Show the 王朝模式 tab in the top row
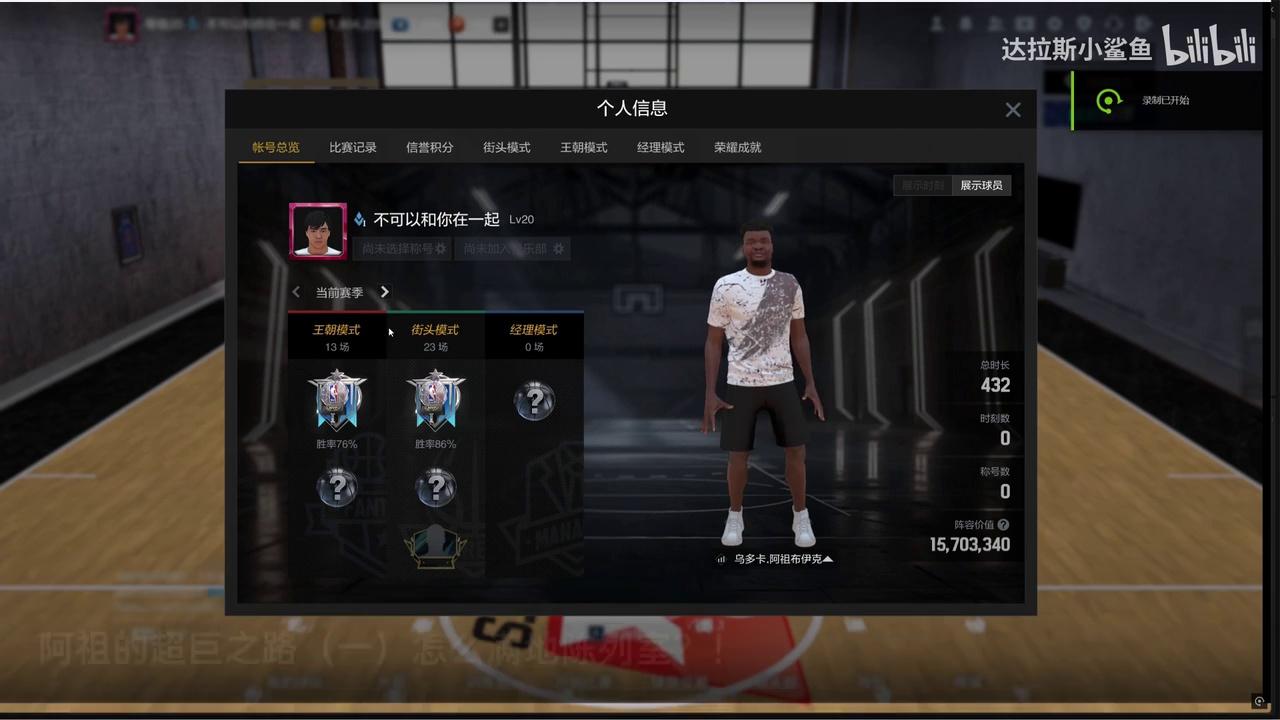Screen dimensions: 1280x720 (584, 147)
